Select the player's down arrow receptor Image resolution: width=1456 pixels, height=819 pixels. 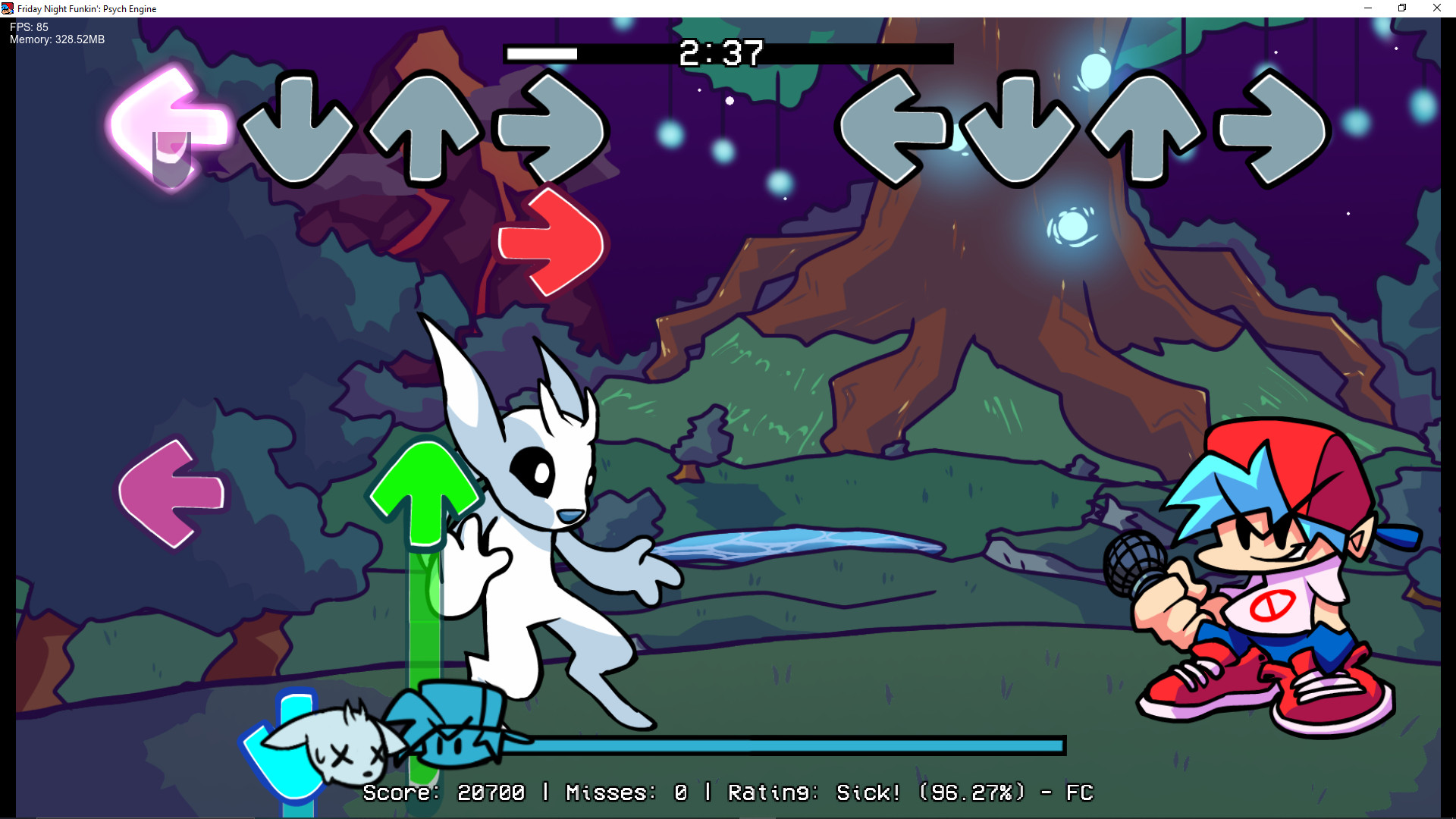coord(1020,130)
